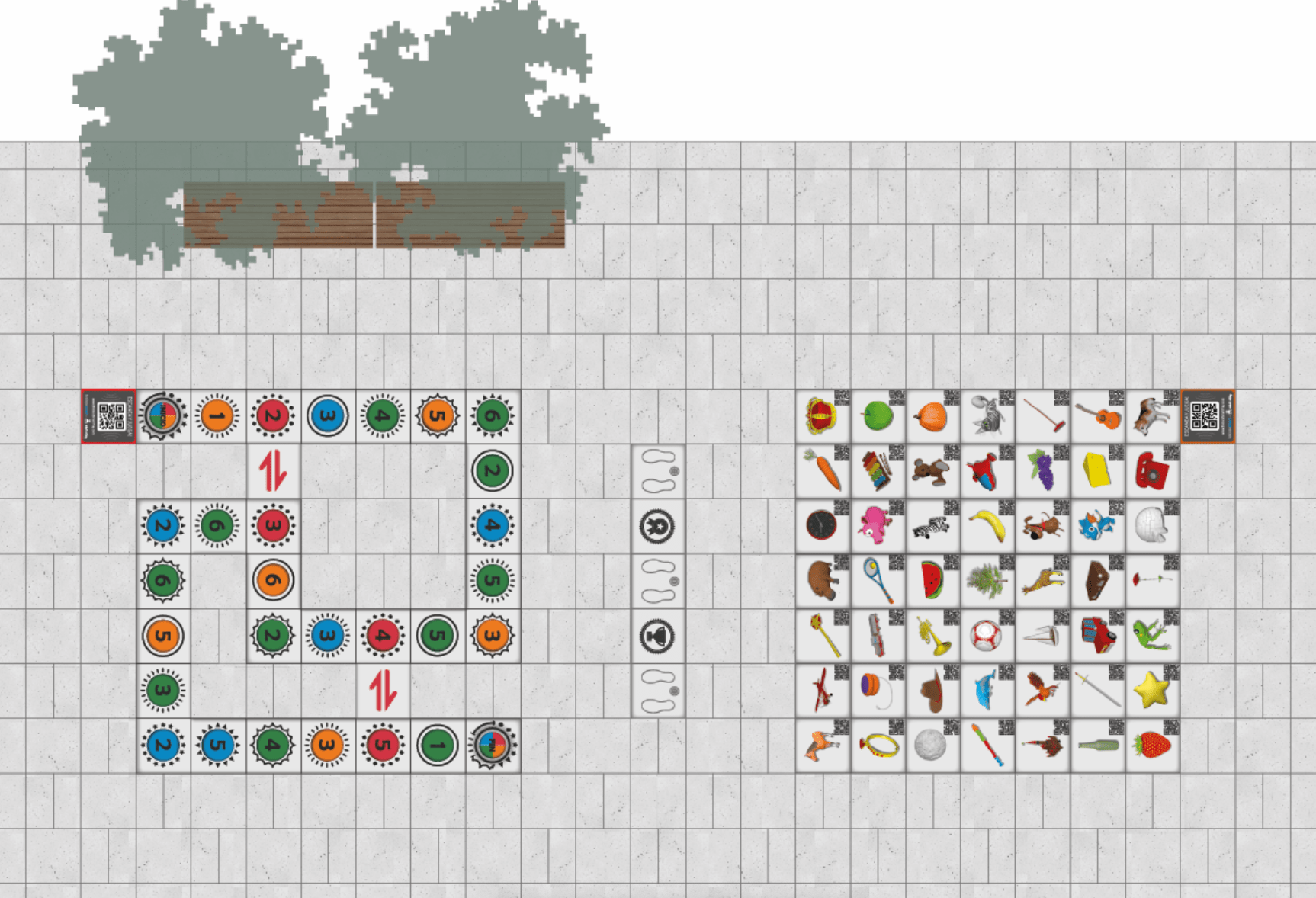The image size is (1316, 898).
Task: Select the royal crown picture tile
Action: pos(822,417)
